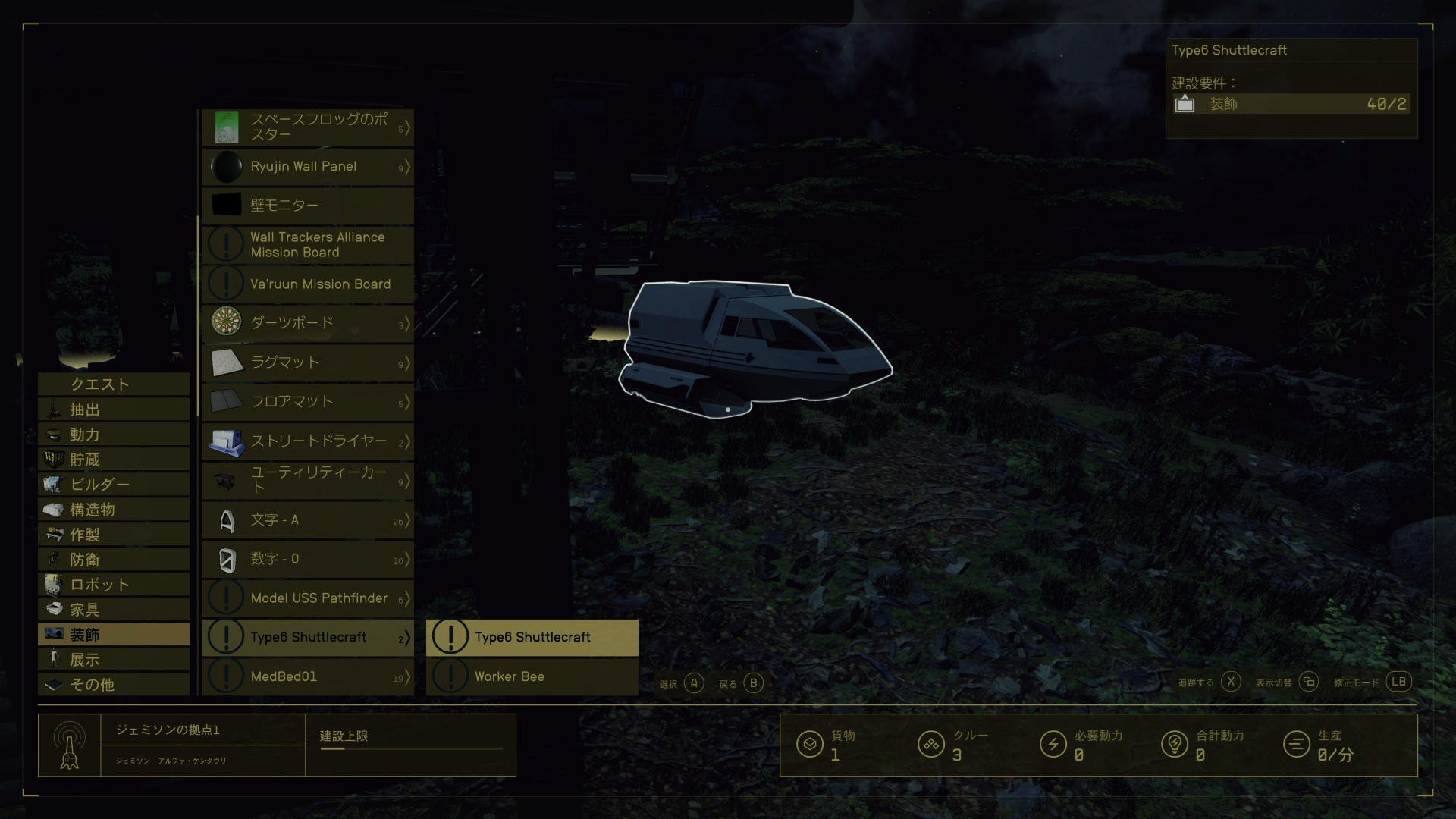The width and height of the screenshot is (1456, 819).
Task: Open the 展示 category
Action: click(x=114, y=660)
